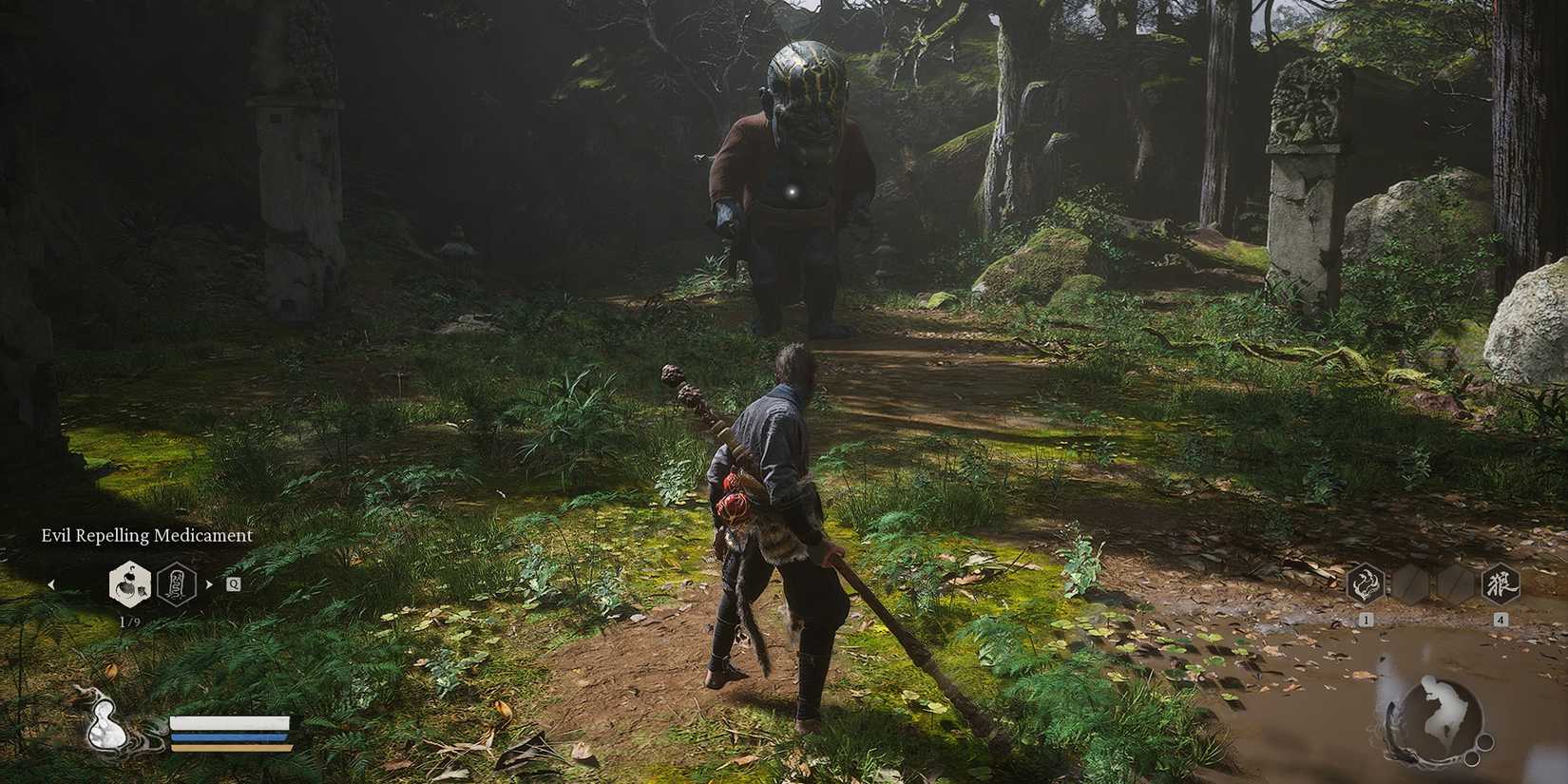
Task: Click the left arrow to cycle items backward
Action: pyautogui.click(x=52, y=584)
